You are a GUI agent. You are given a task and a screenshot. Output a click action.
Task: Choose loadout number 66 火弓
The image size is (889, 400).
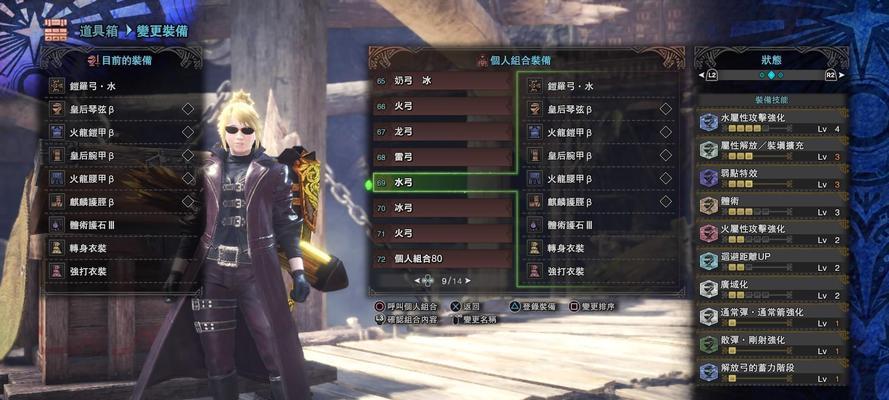(441, 106)
